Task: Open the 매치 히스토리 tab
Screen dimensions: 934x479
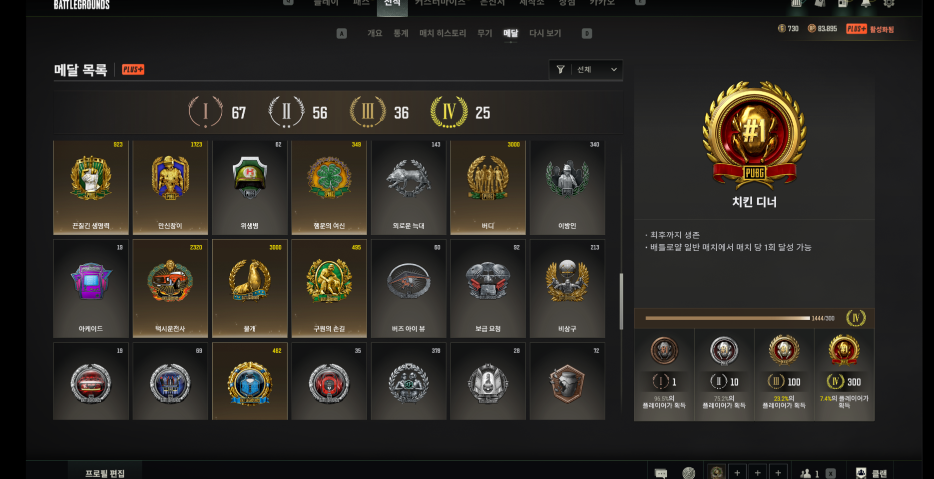Action: (x=443, y=33)
